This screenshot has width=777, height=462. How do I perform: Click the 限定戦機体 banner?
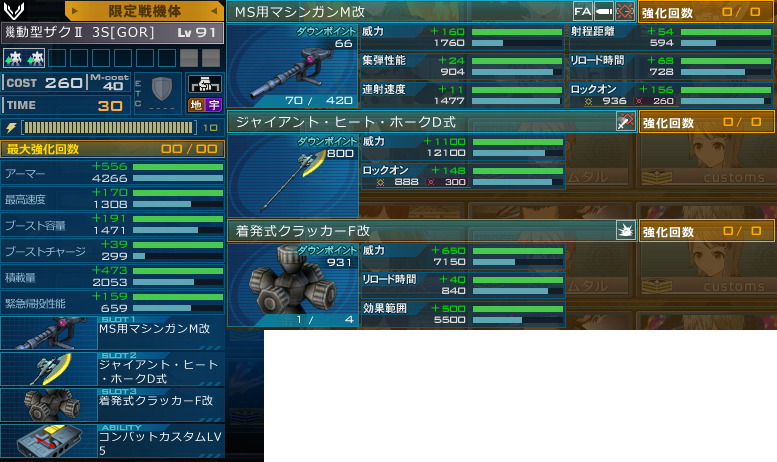144,10
